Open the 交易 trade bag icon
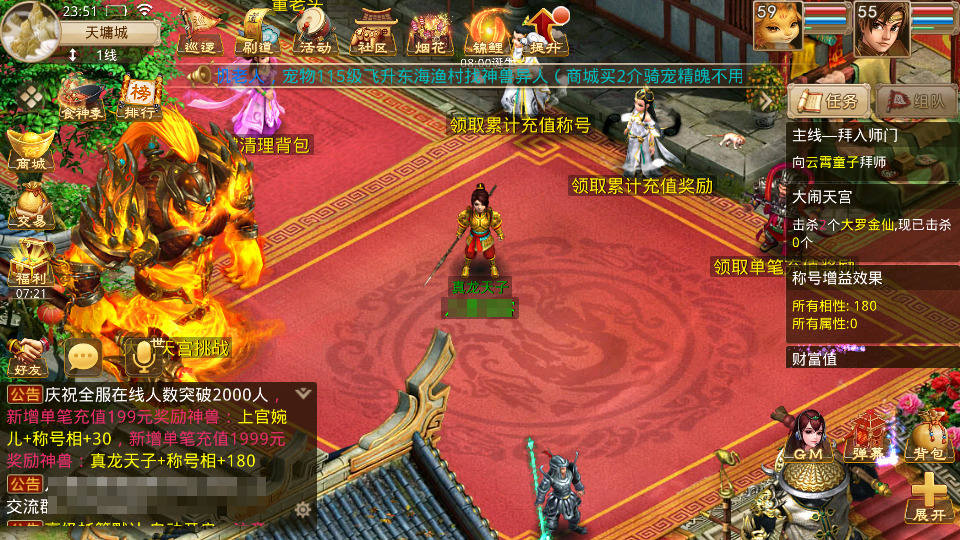960x540 pixels. pos(29,205)
